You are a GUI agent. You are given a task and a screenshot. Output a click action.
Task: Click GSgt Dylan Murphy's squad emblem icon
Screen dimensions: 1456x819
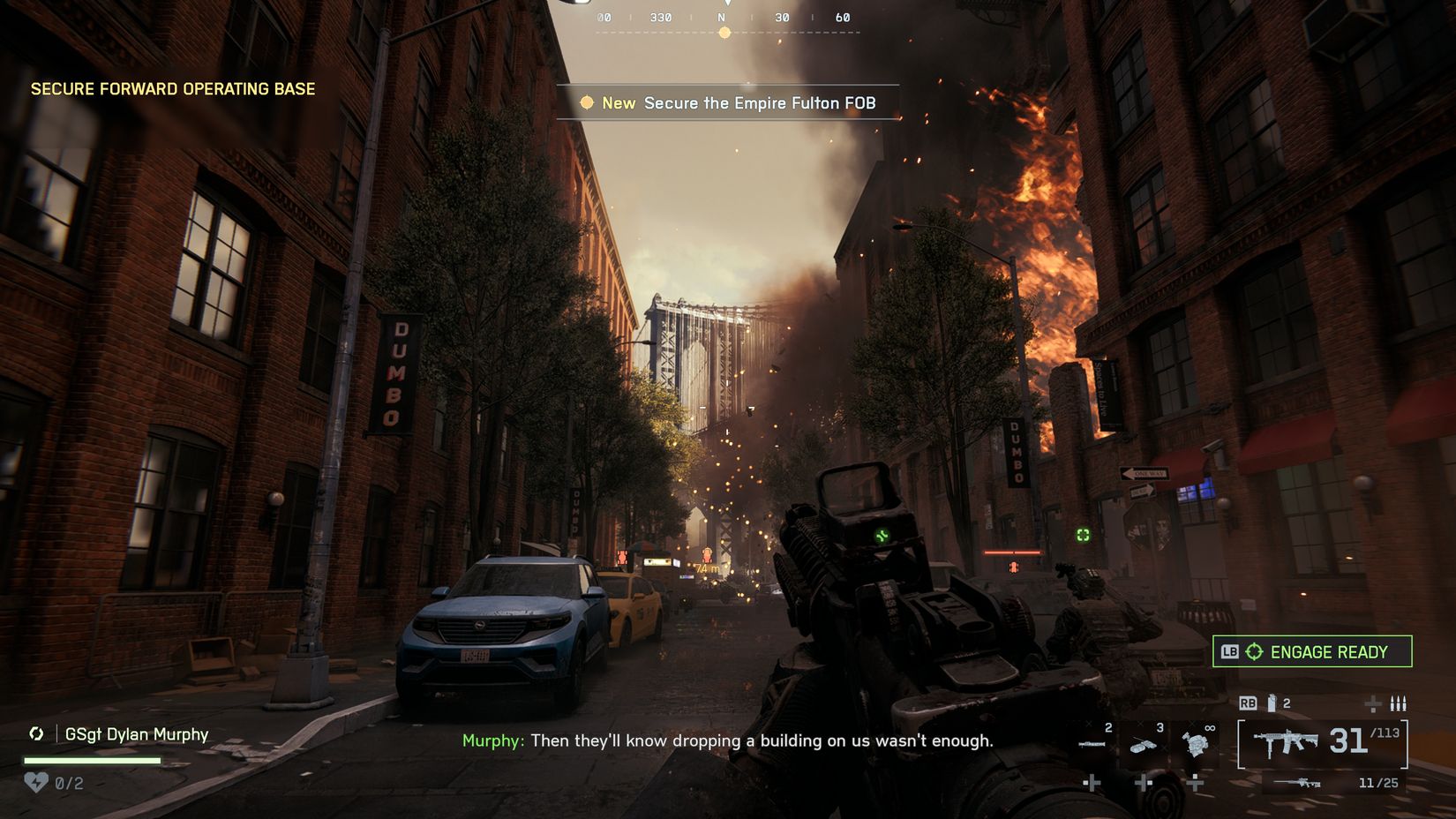coord(37,733)
